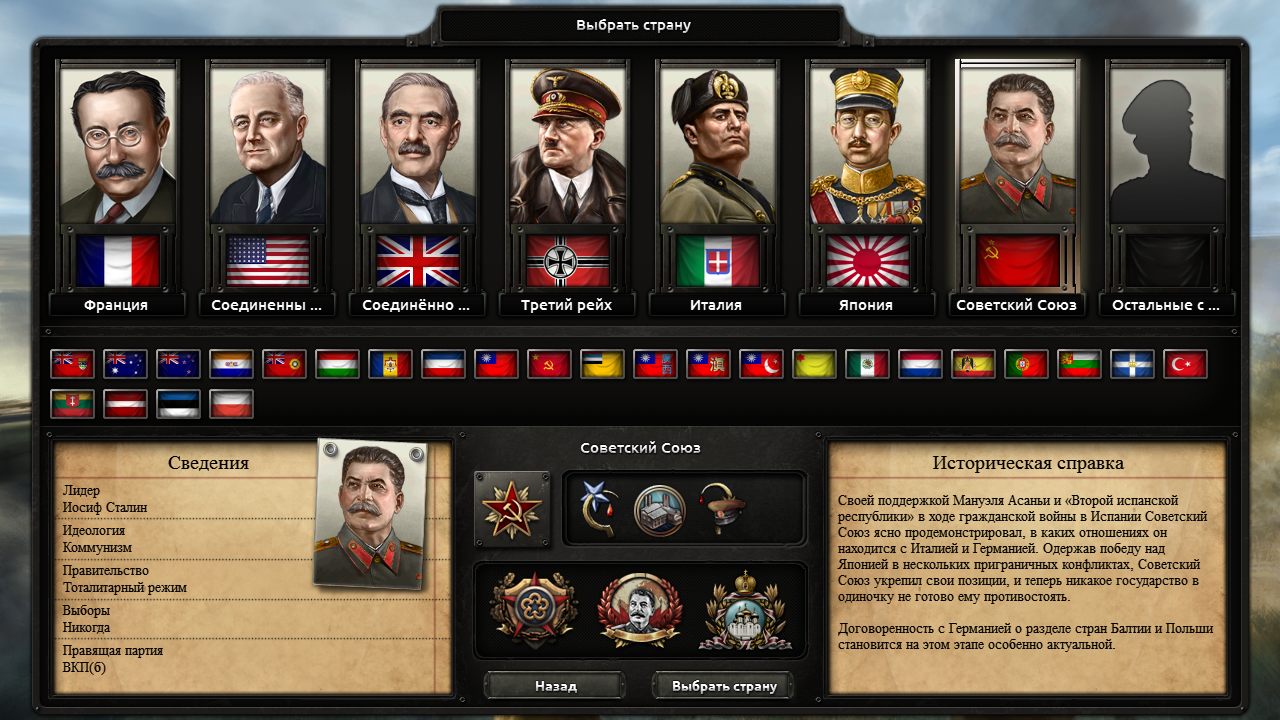
Task: Click the red star Soviet army emblem
Action: pos(512,510)
